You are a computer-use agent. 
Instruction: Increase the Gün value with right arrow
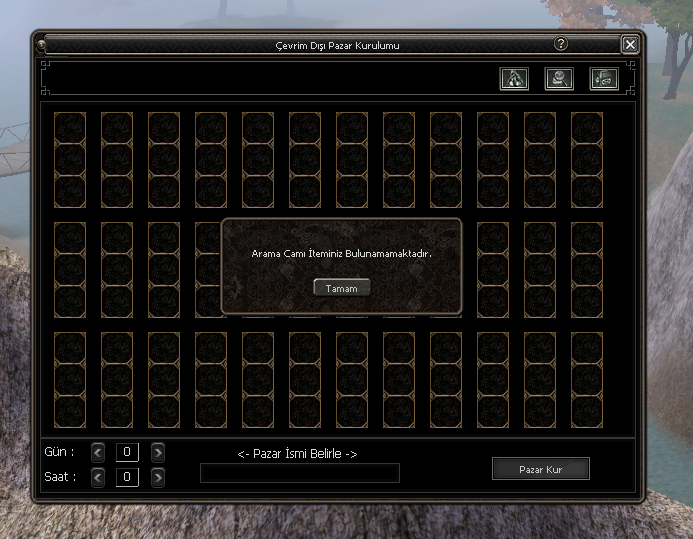tap(158, 452)
